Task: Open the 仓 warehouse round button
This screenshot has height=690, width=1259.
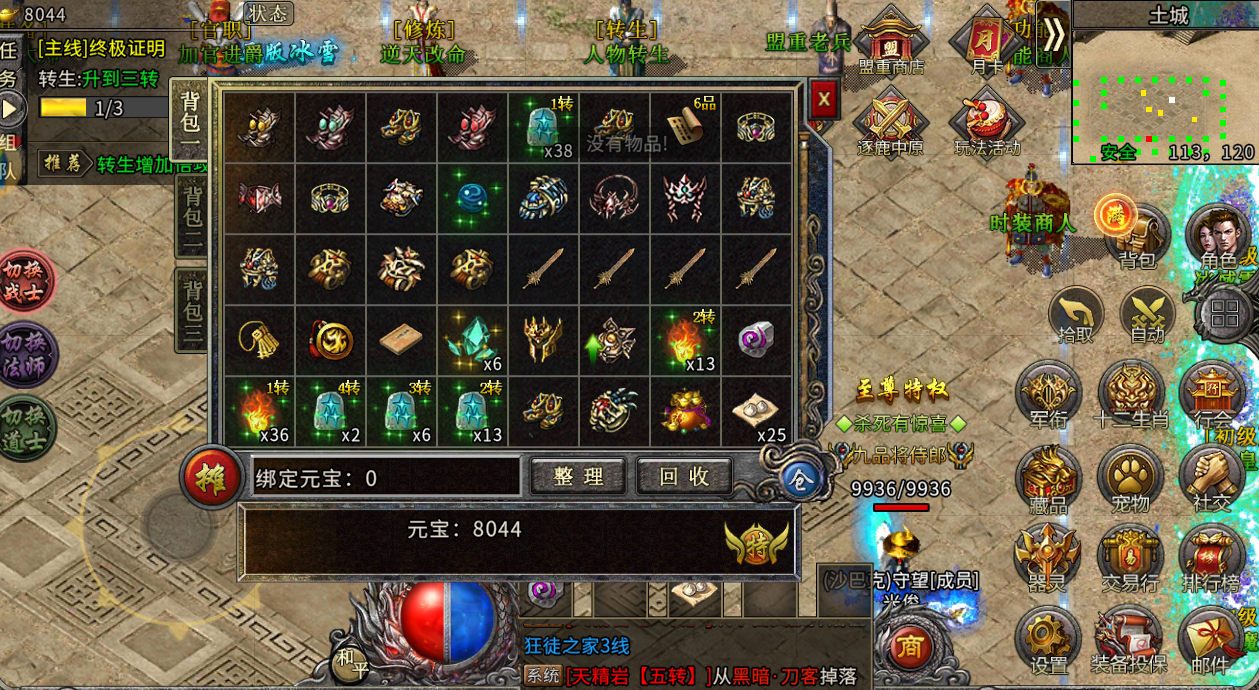Action: pyautogui.click(x=800, y=479)
